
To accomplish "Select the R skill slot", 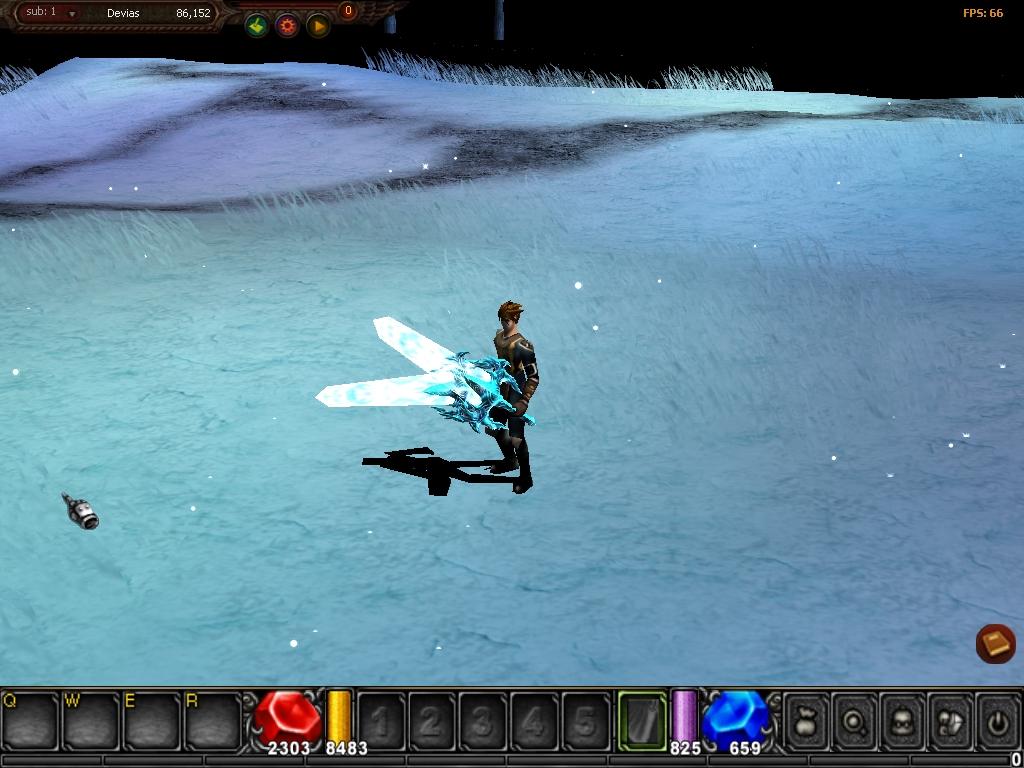I will point(213,720).
